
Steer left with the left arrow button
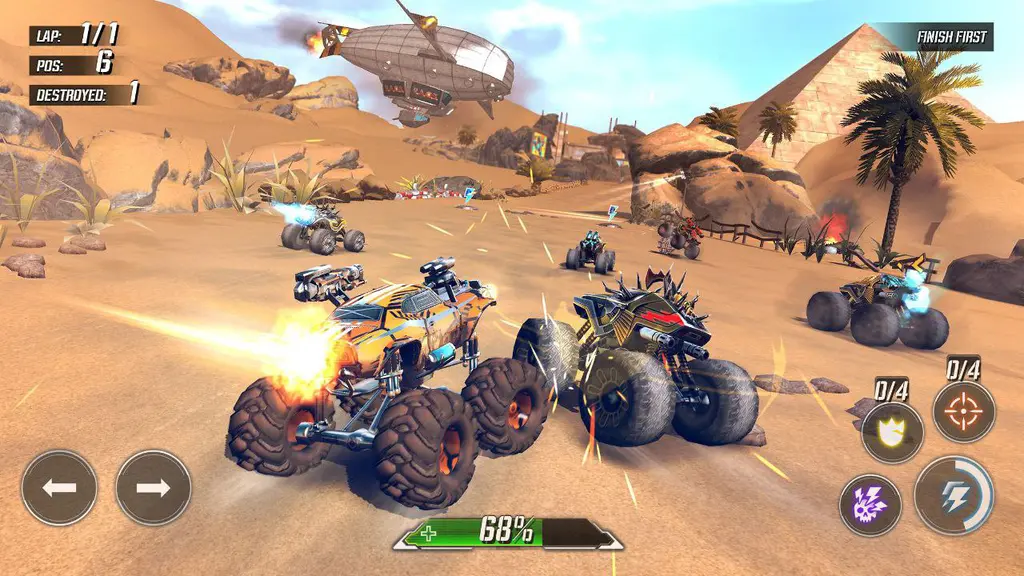pos(60,488)
